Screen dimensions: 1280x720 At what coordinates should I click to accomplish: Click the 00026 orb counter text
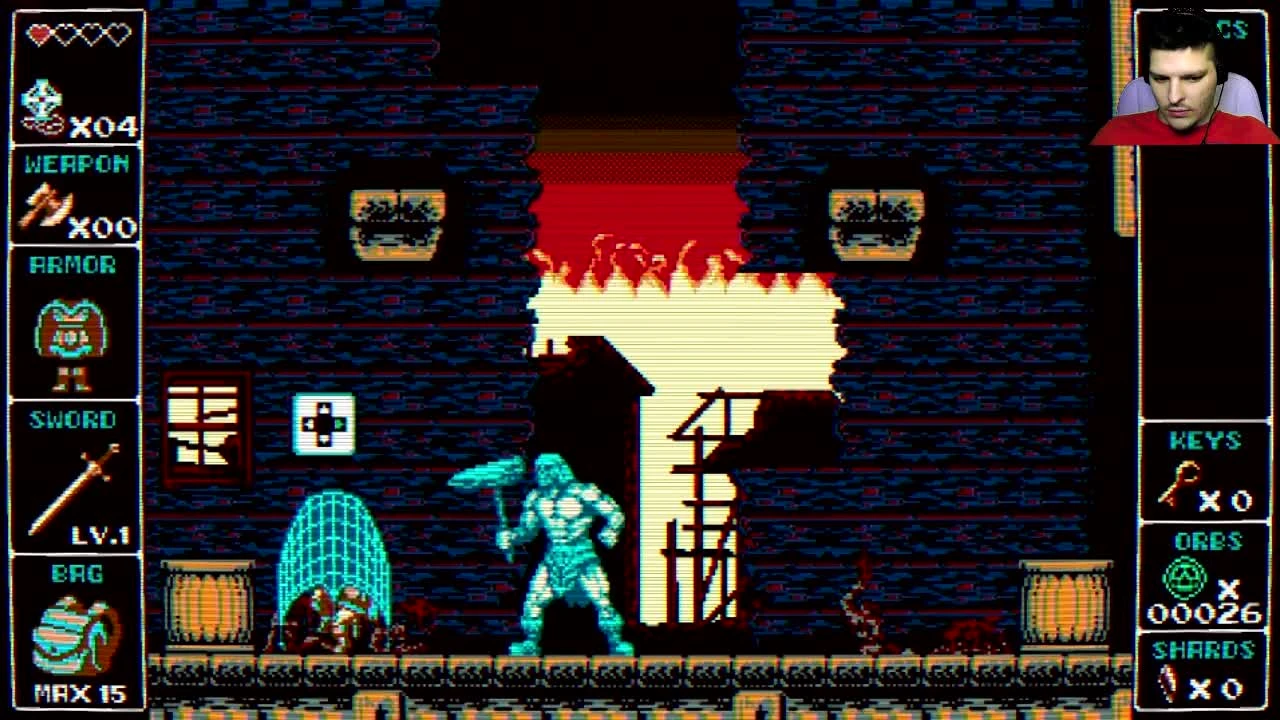click(x=1206, y=612)
